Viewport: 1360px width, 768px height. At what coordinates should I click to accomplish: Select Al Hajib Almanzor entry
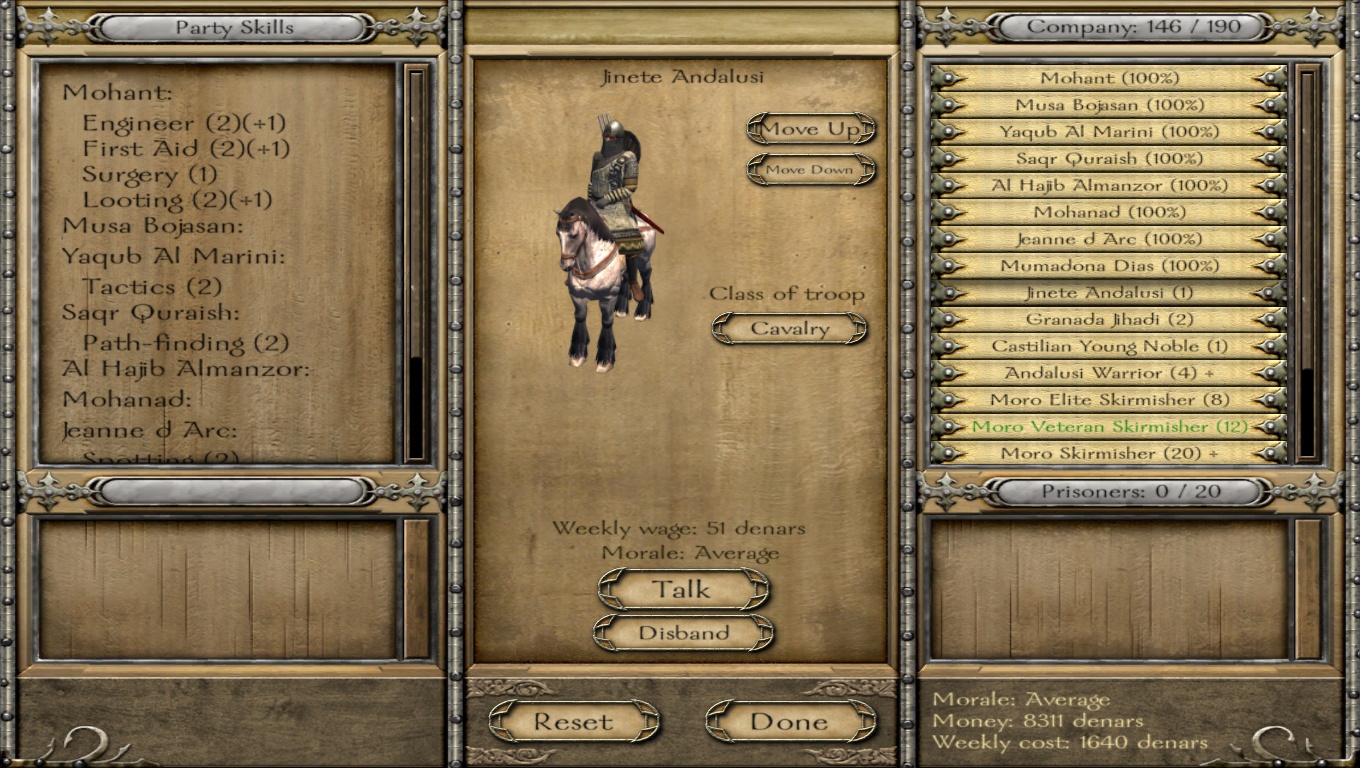click(x=1109, y=186)
